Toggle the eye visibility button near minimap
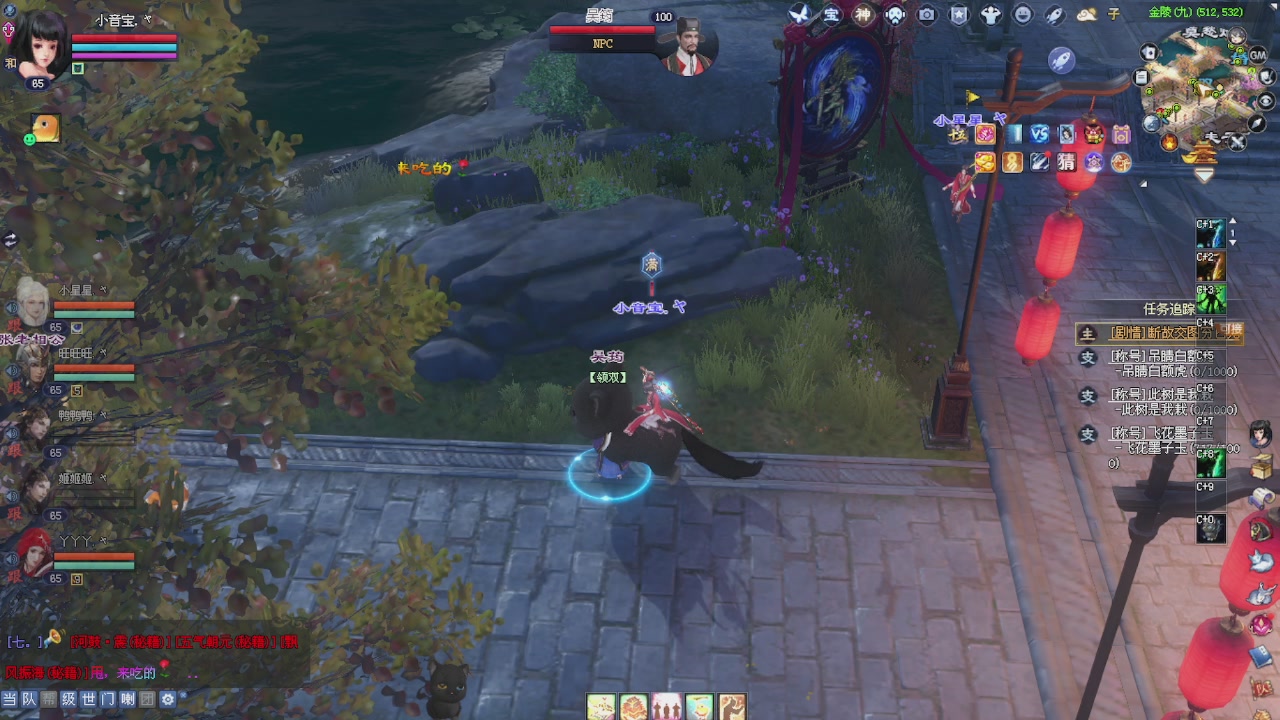This screenshot has height=720, width=1280. click(x=1266, y=101)
